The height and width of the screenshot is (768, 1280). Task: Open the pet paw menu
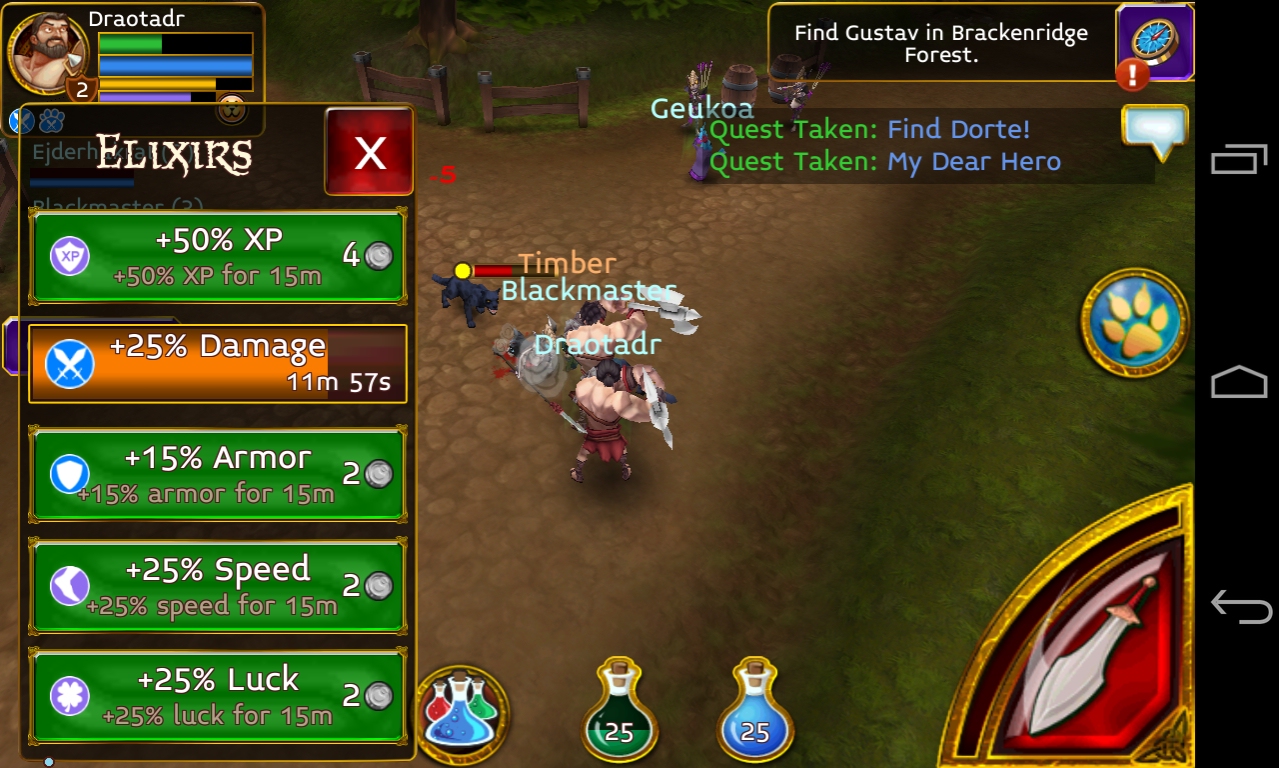[1135, 323]
